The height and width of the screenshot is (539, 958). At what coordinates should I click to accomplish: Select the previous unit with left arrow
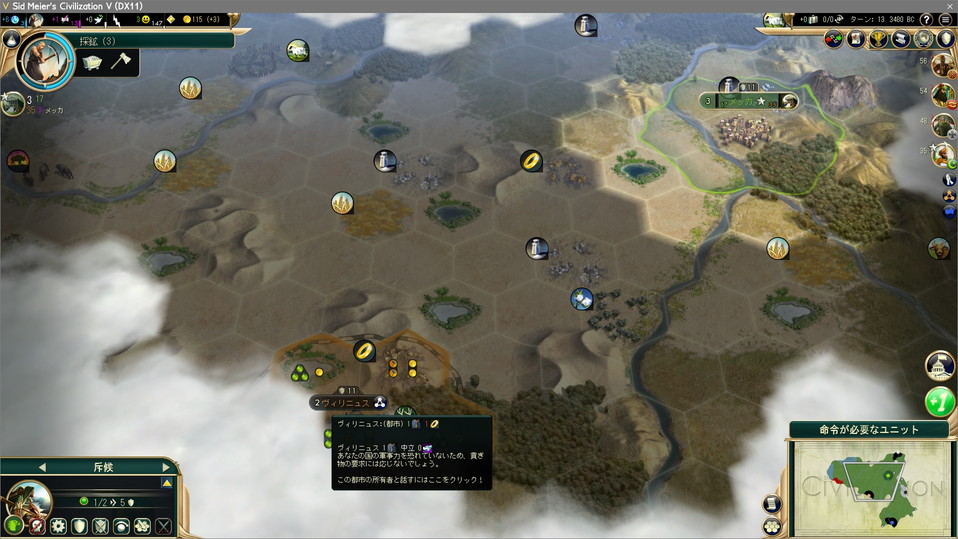[42, 467]
